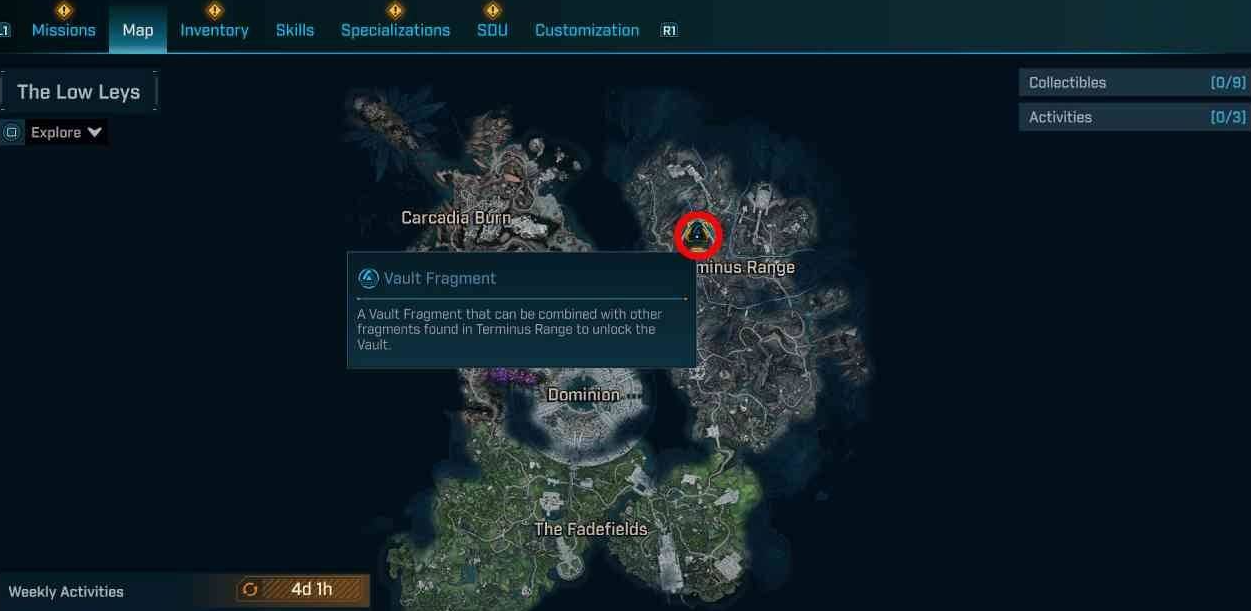The image size is (1251, 611).
Task: Select the Dominion region label
Action: tap(584, 395)
